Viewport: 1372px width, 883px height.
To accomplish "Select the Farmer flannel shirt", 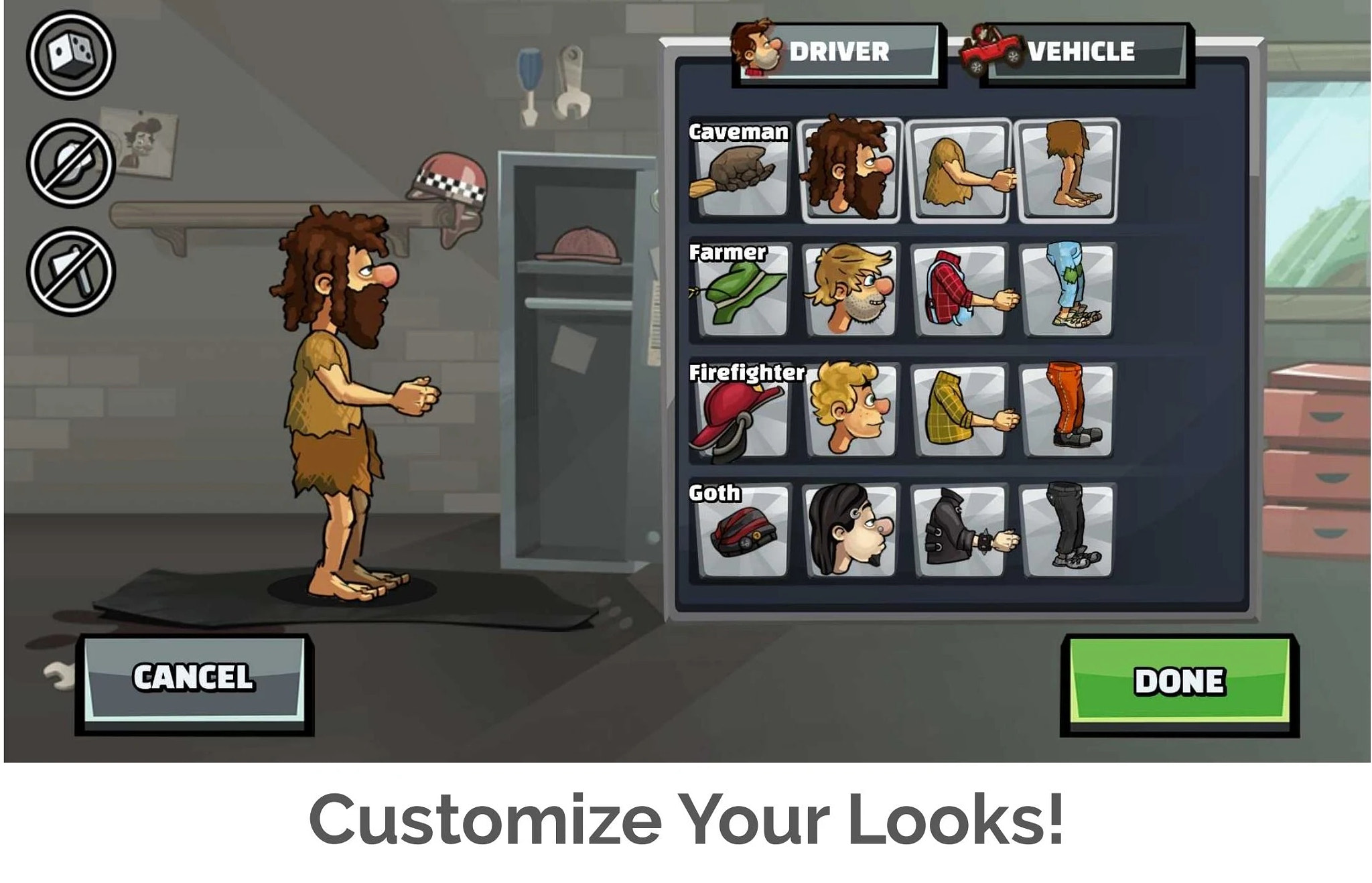I will pyautogui.click(x=957, y=289).
